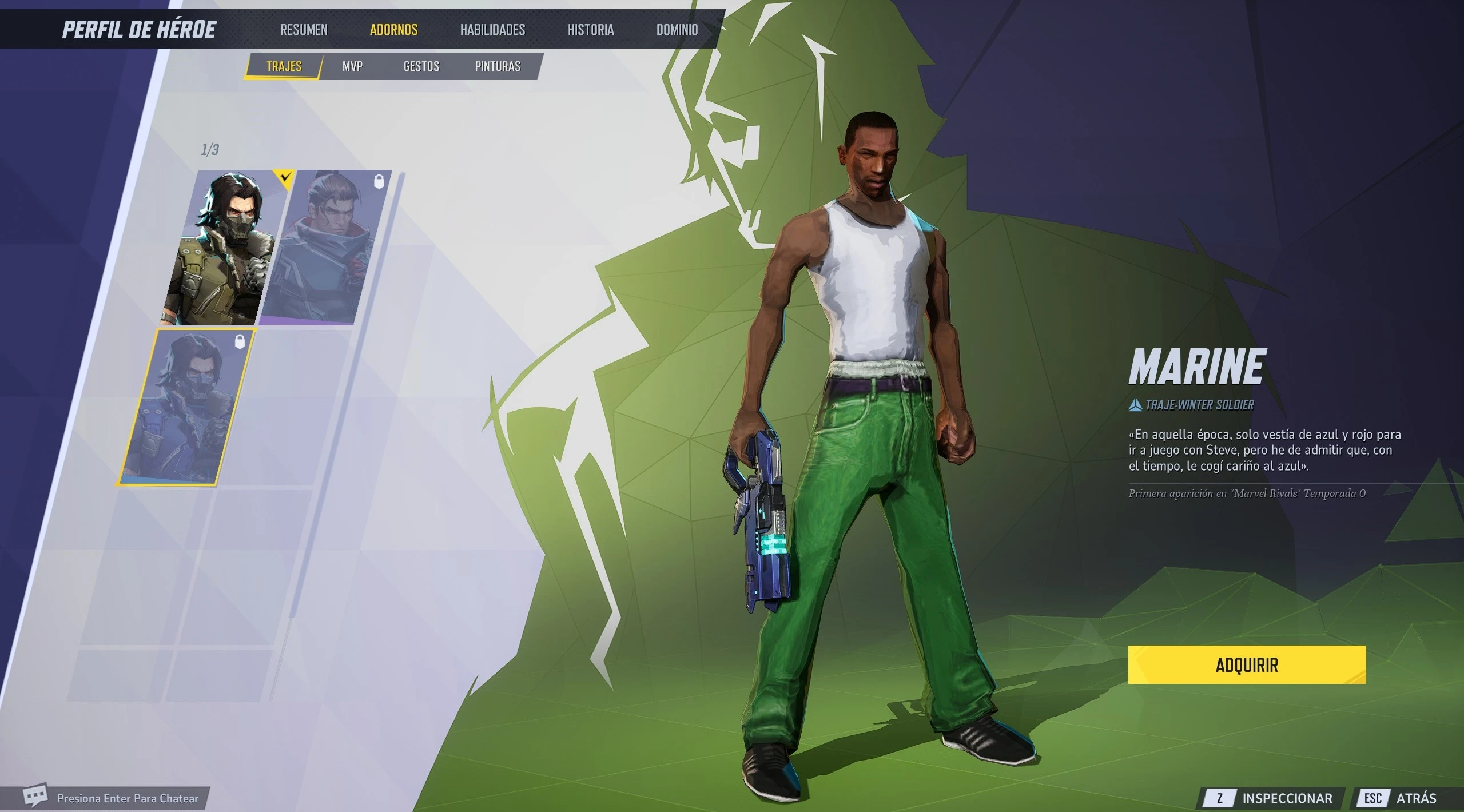Go back with the Atrás button
The height and width of the screenshot is (812, 1464).
click(1401, 798)
